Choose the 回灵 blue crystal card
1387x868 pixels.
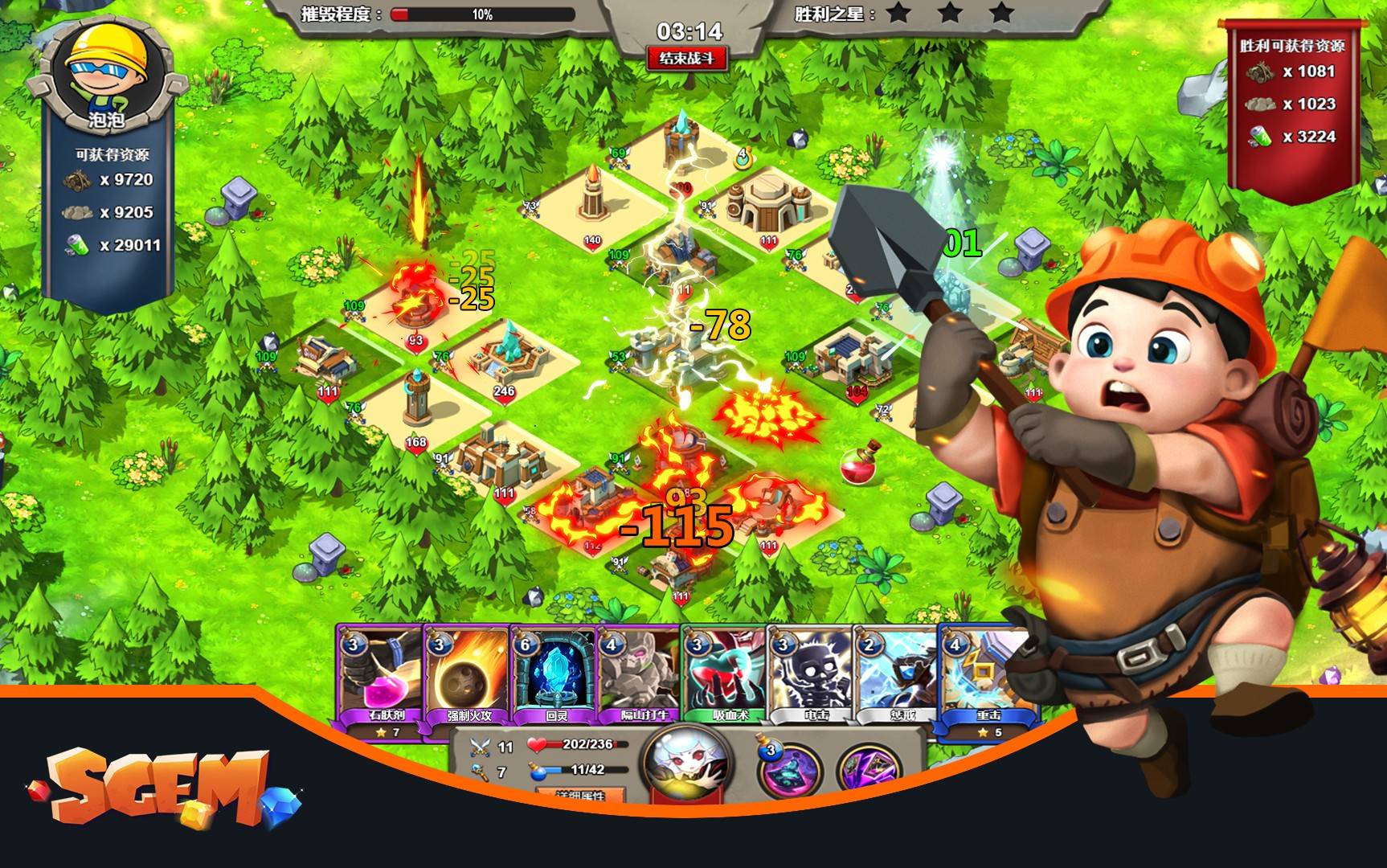(554, 674)
